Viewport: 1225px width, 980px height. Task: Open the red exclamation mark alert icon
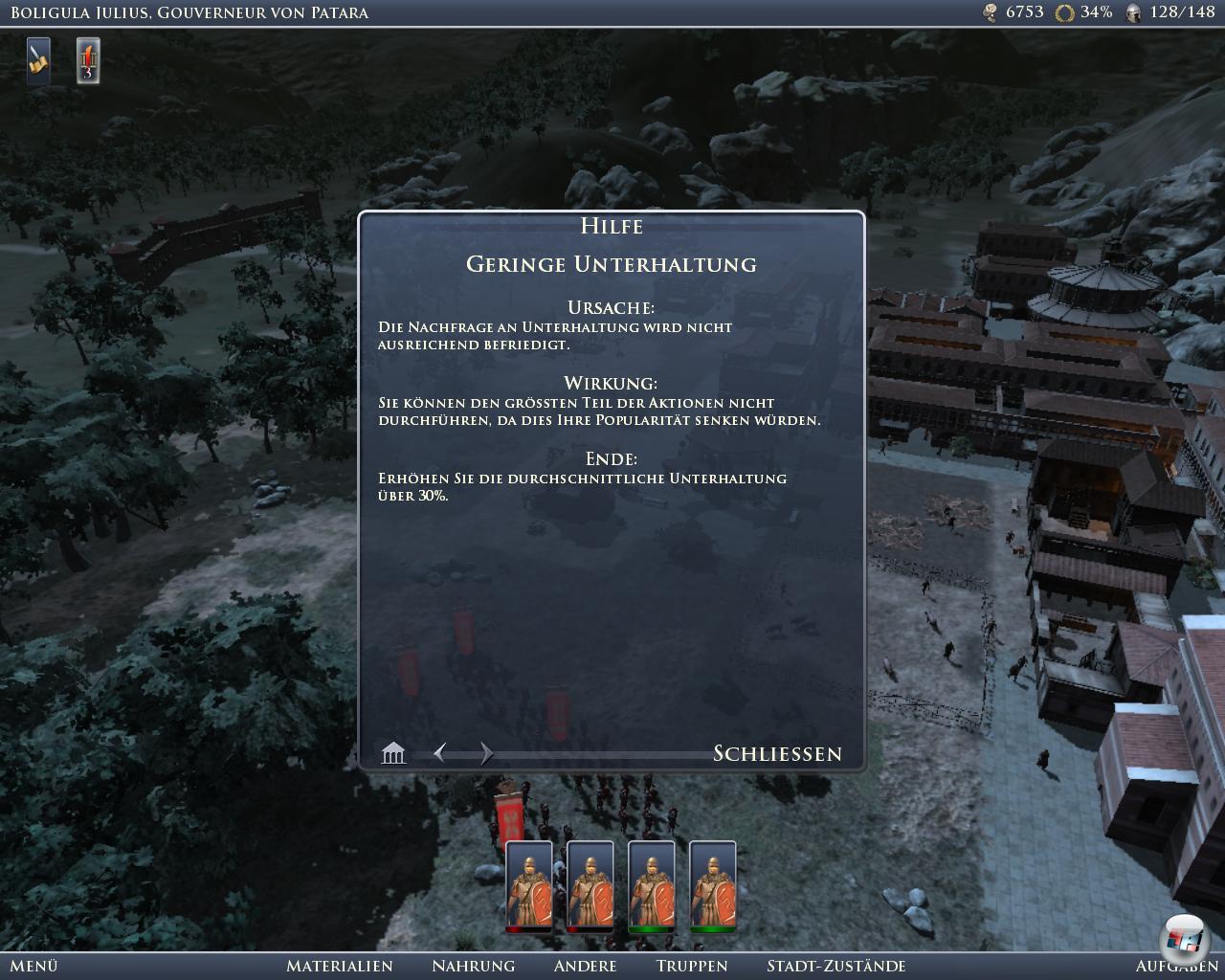point(88,60)
